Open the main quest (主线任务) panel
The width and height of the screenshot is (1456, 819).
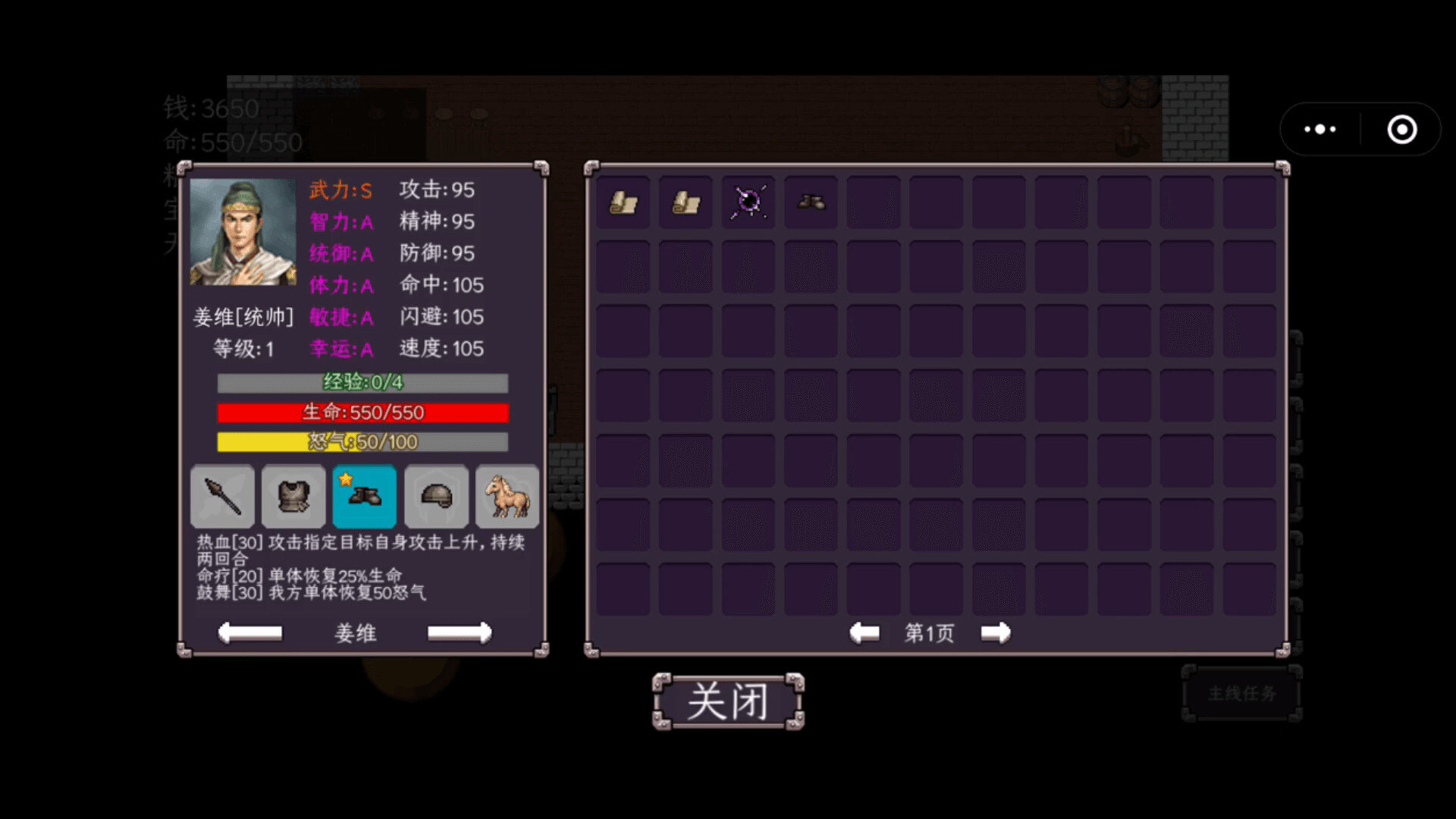pyautogui.click(x=1241, y=692)
